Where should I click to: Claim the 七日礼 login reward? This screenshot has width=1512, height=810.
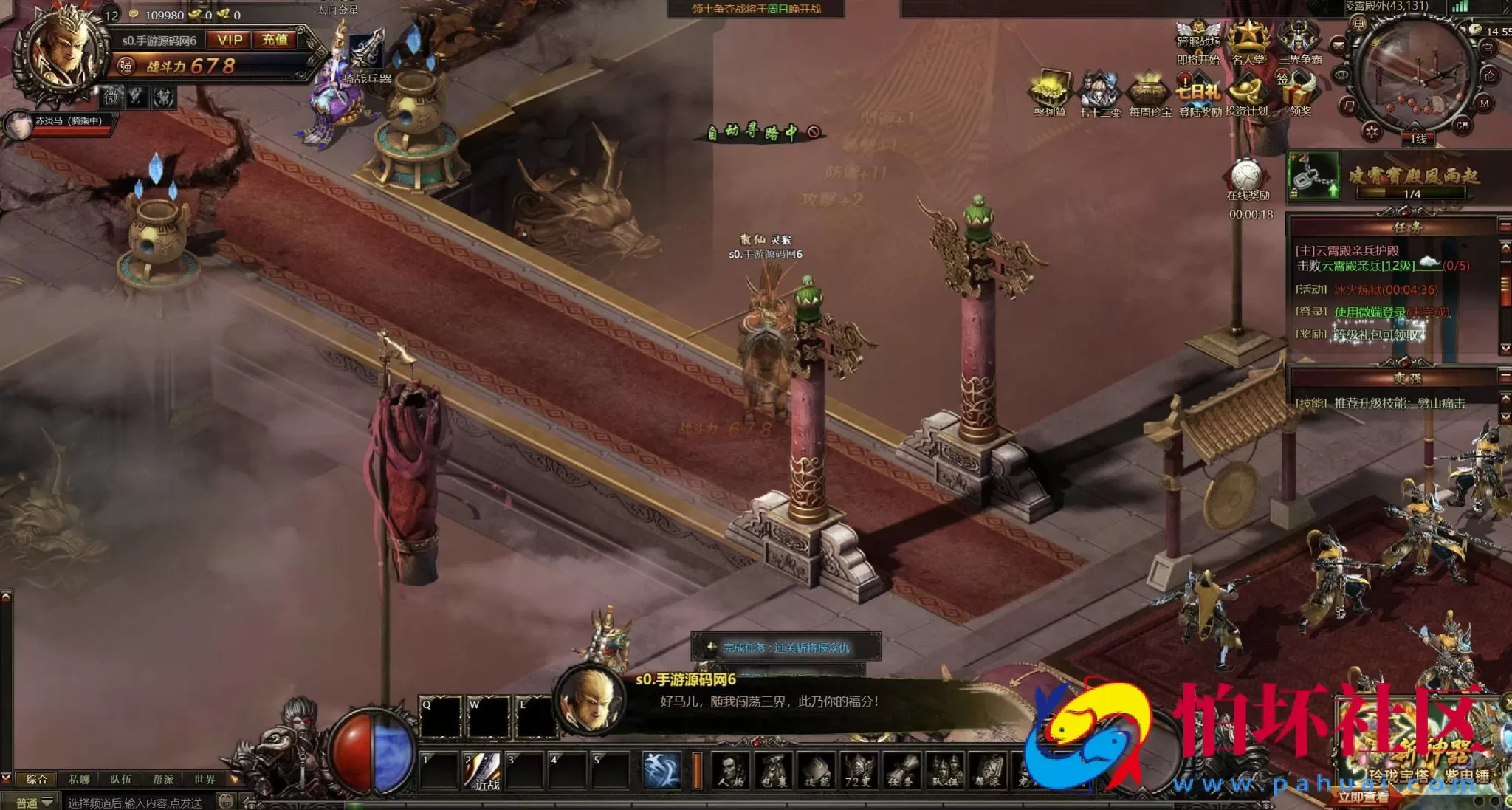click(1199, 94)
